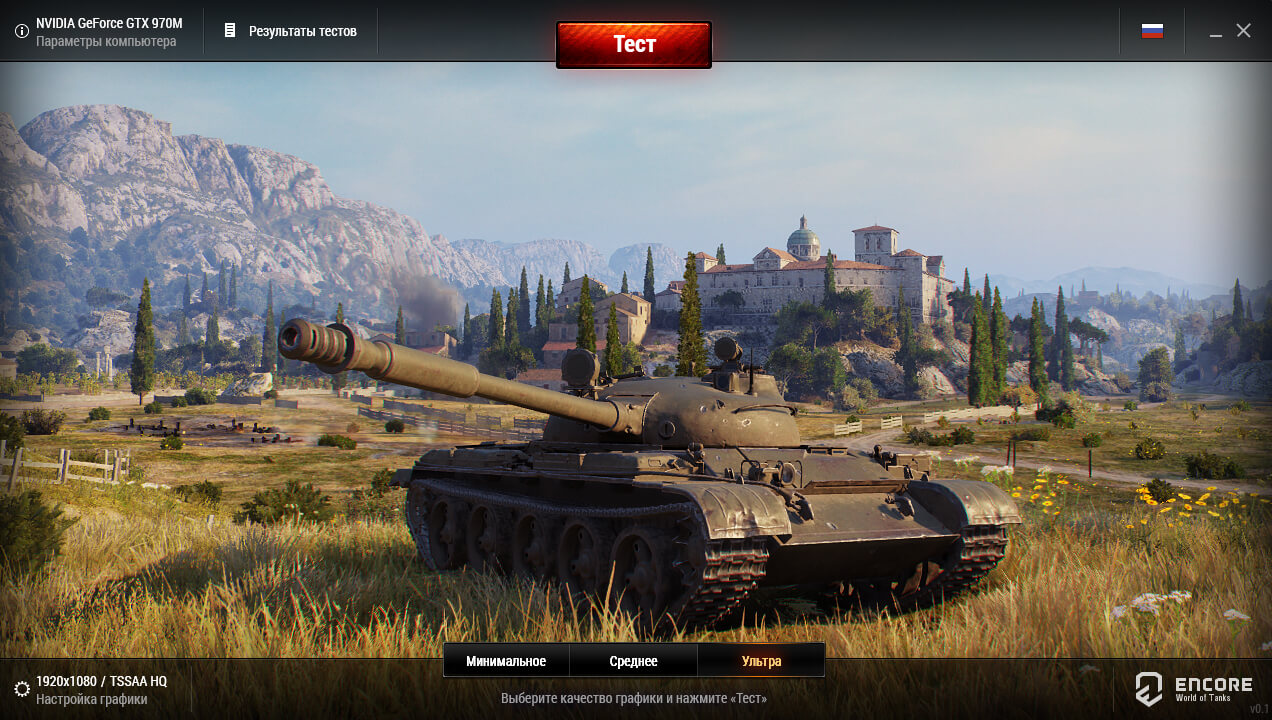Close the Encore window

(1243, 31)
